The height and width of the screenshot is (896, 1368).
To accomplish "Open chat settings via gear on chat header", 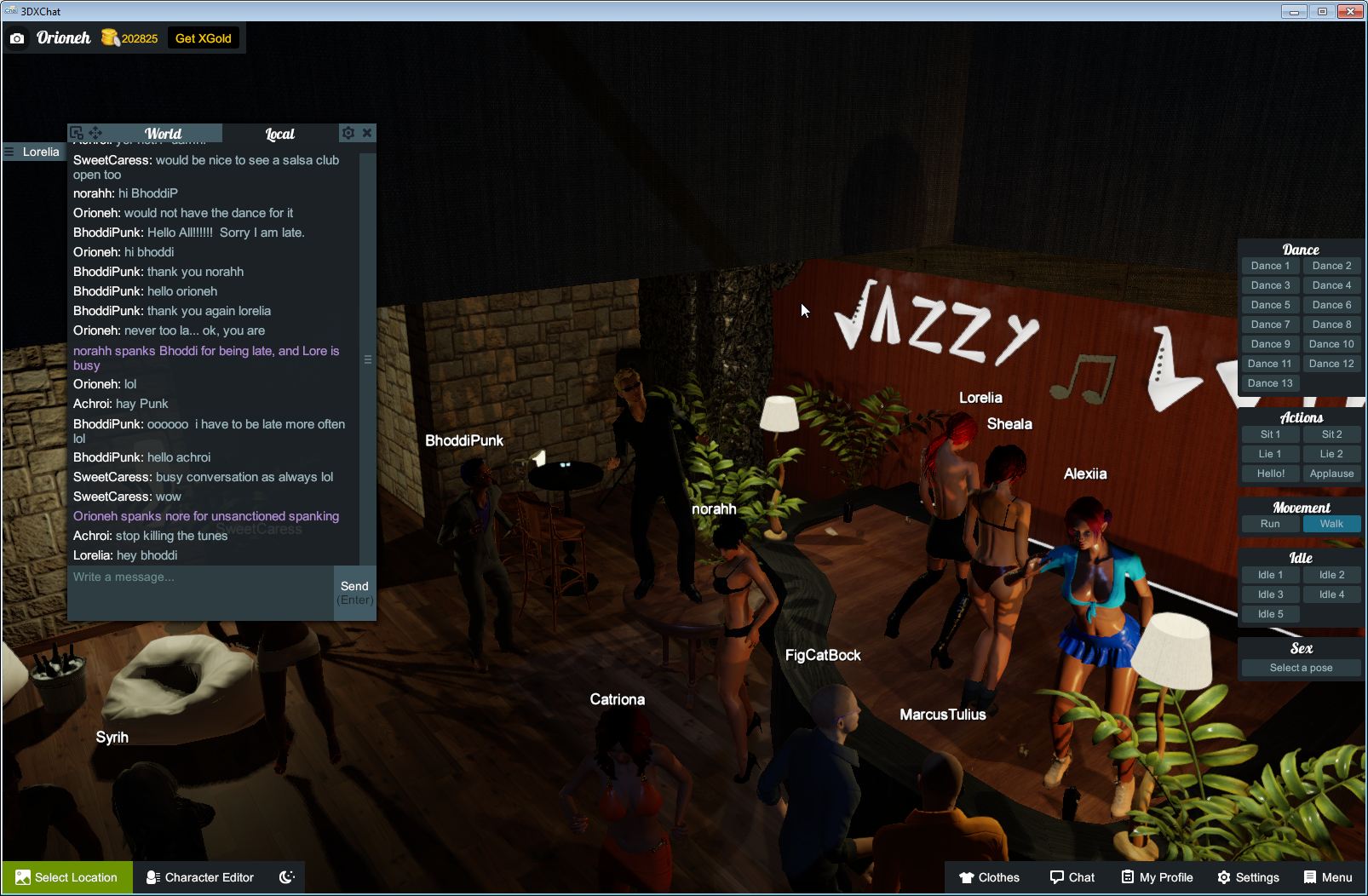I will point(348,133).
